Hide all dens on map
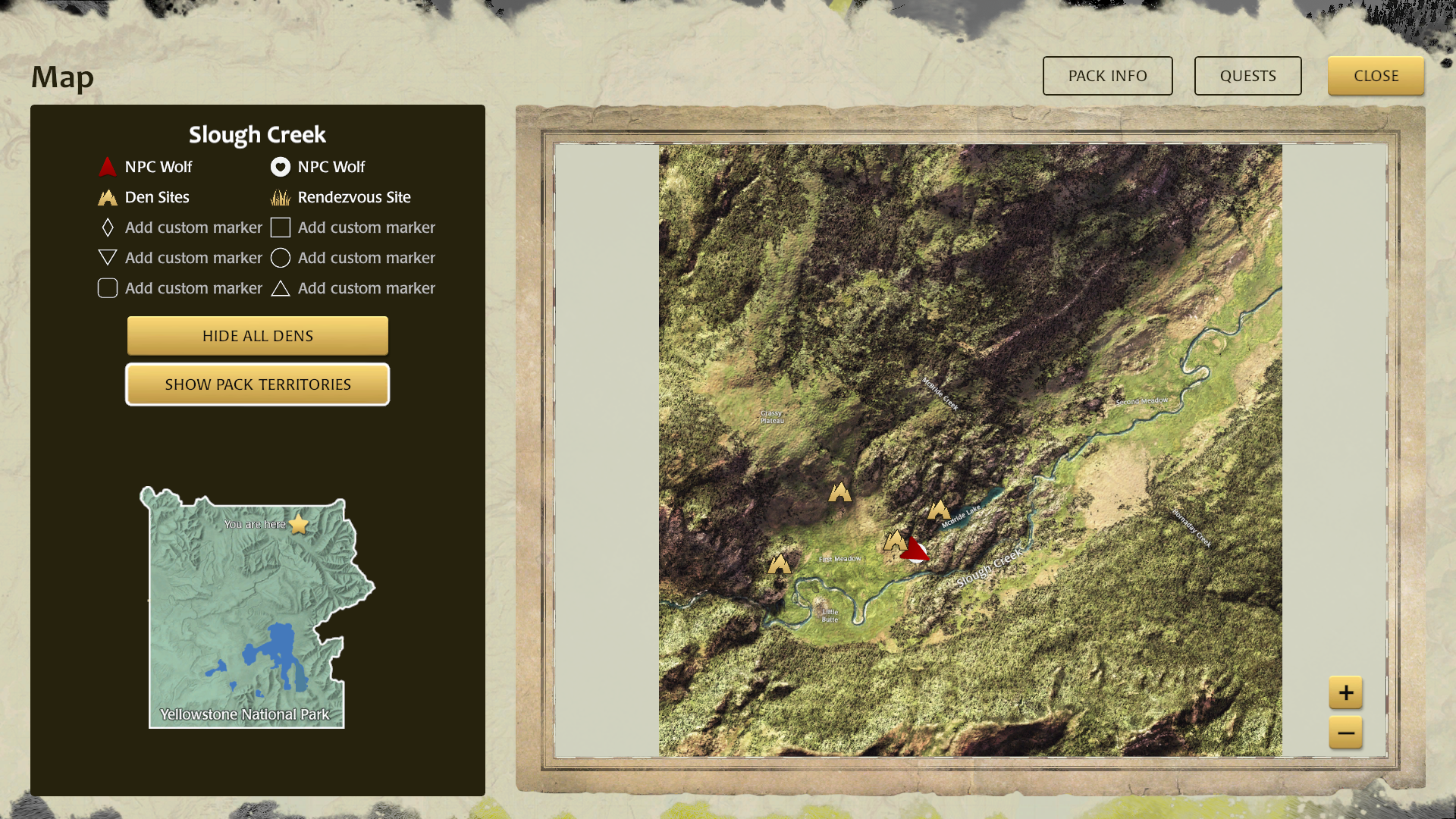The width and height of the screenshot is (1456, 819). pos(258,336)
